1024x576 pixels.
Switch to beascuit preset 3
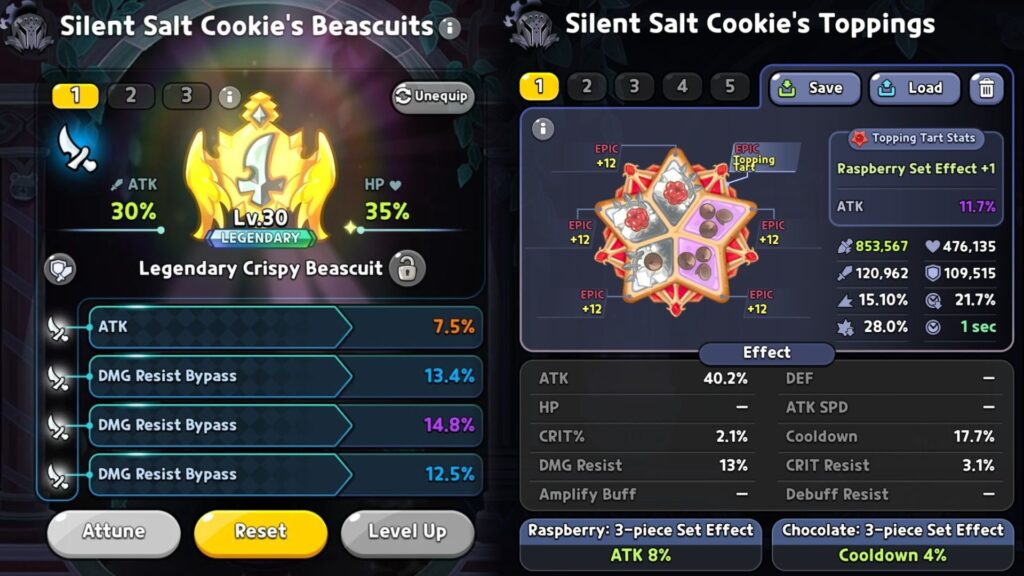[186, 96]
